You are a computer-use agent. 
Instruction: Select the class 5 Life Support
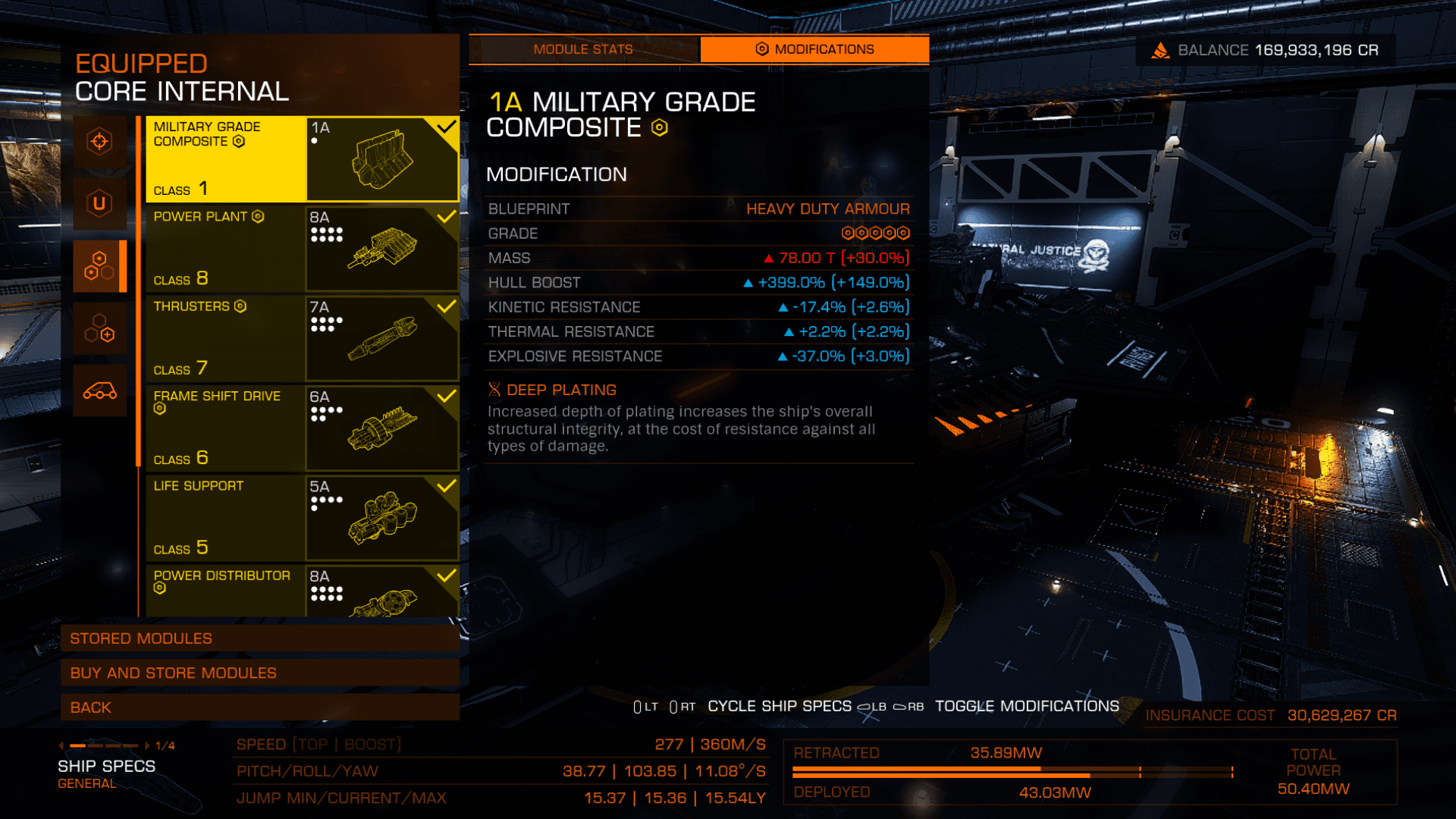coord(302,517)
